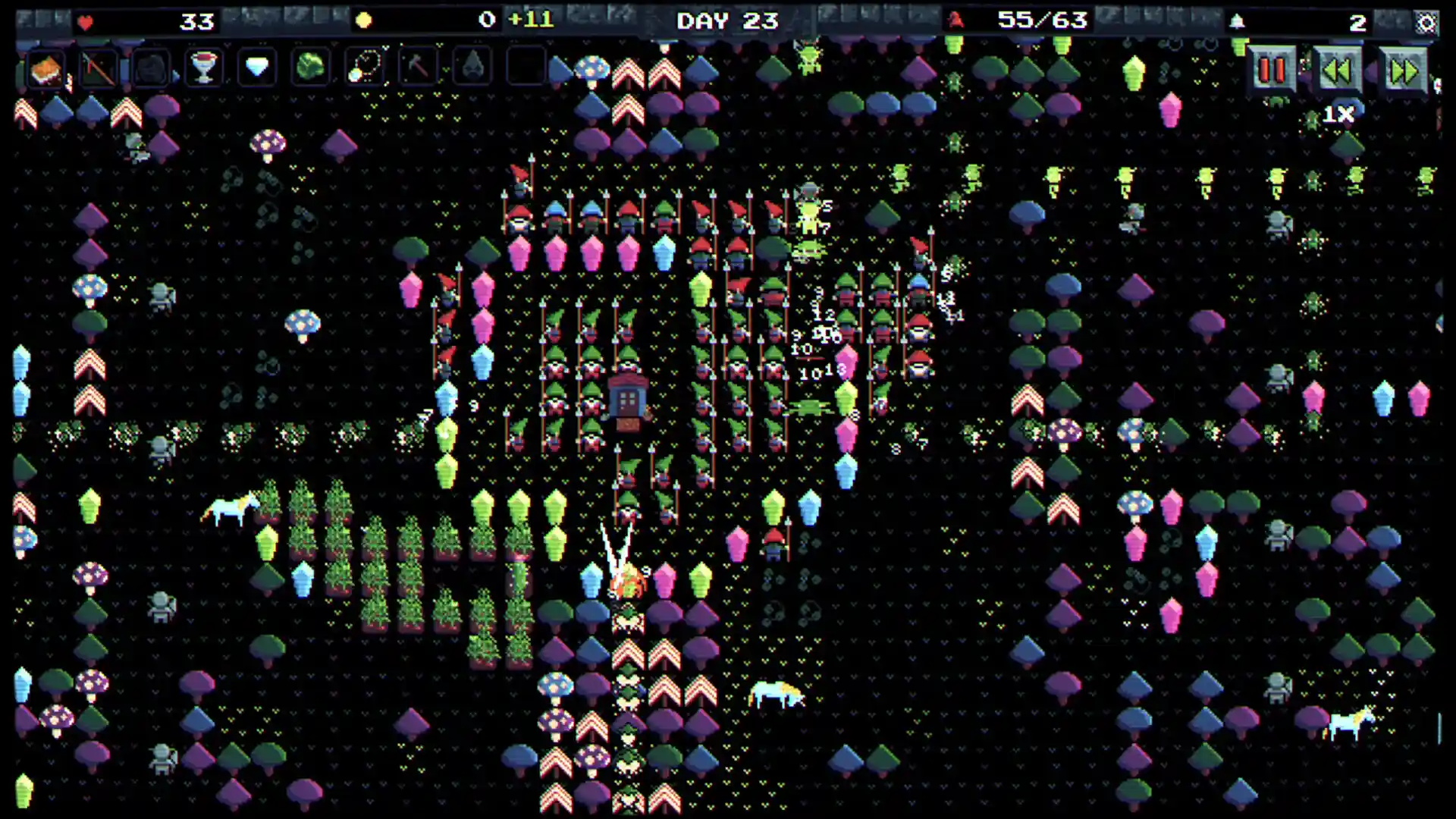The width and height of the screenshot is (1456, 819).
Task: Activate the circular selection tool
Action: tap(362, 67)
